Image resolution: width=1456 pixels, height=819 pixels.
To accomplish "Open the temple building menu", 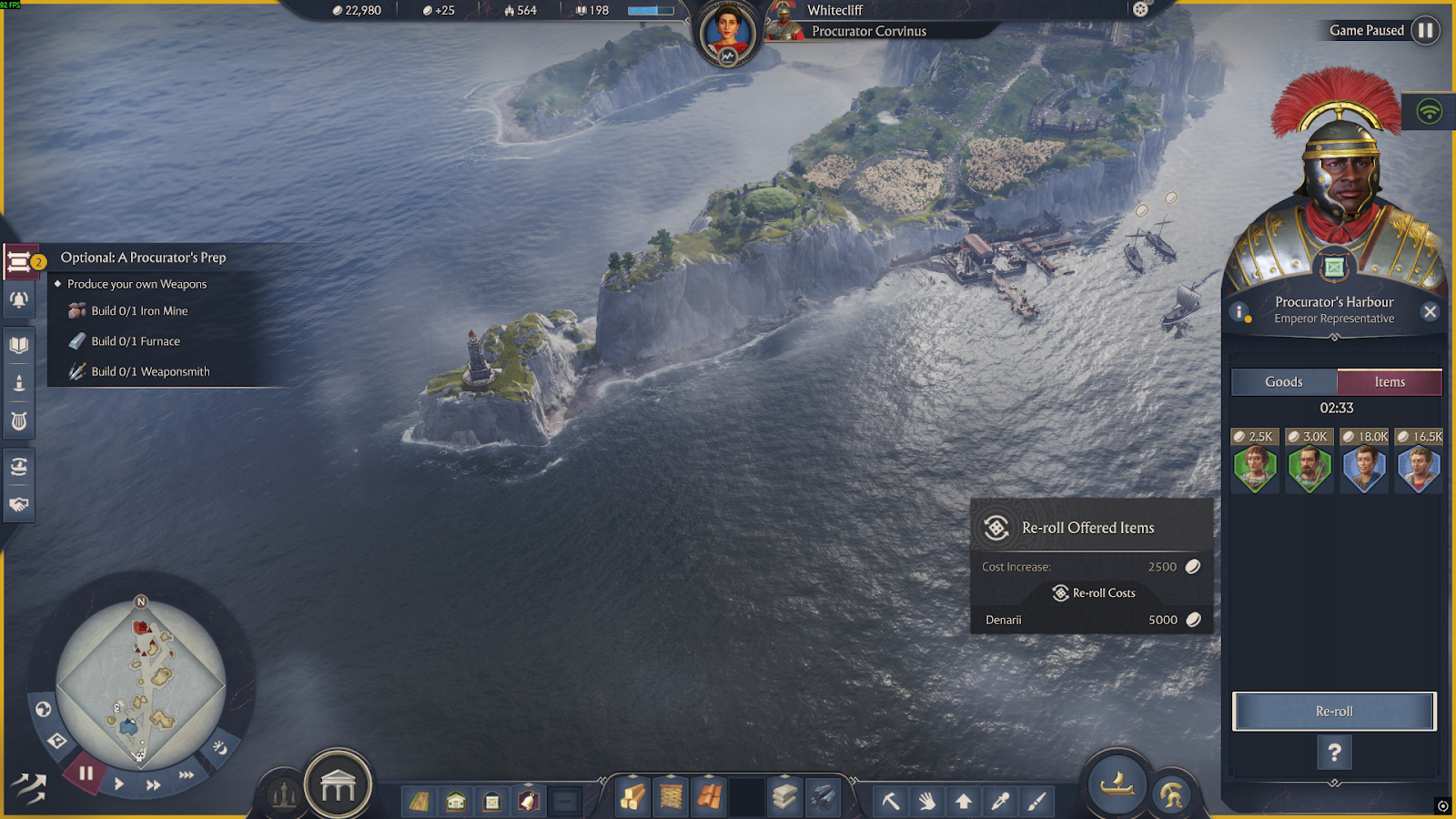I will point(338,786).
